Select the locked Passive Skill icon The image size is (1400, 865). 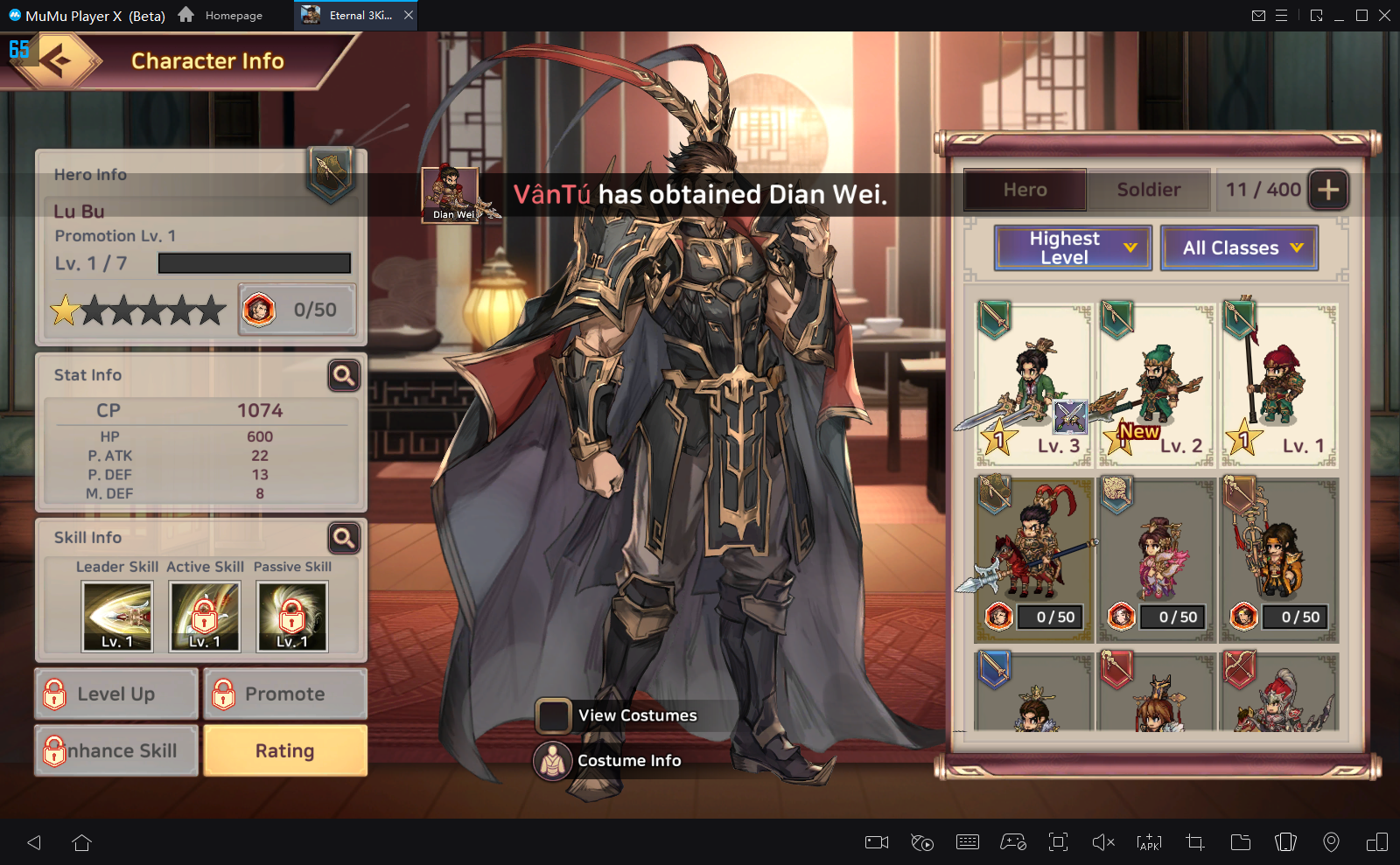[292, 617]
